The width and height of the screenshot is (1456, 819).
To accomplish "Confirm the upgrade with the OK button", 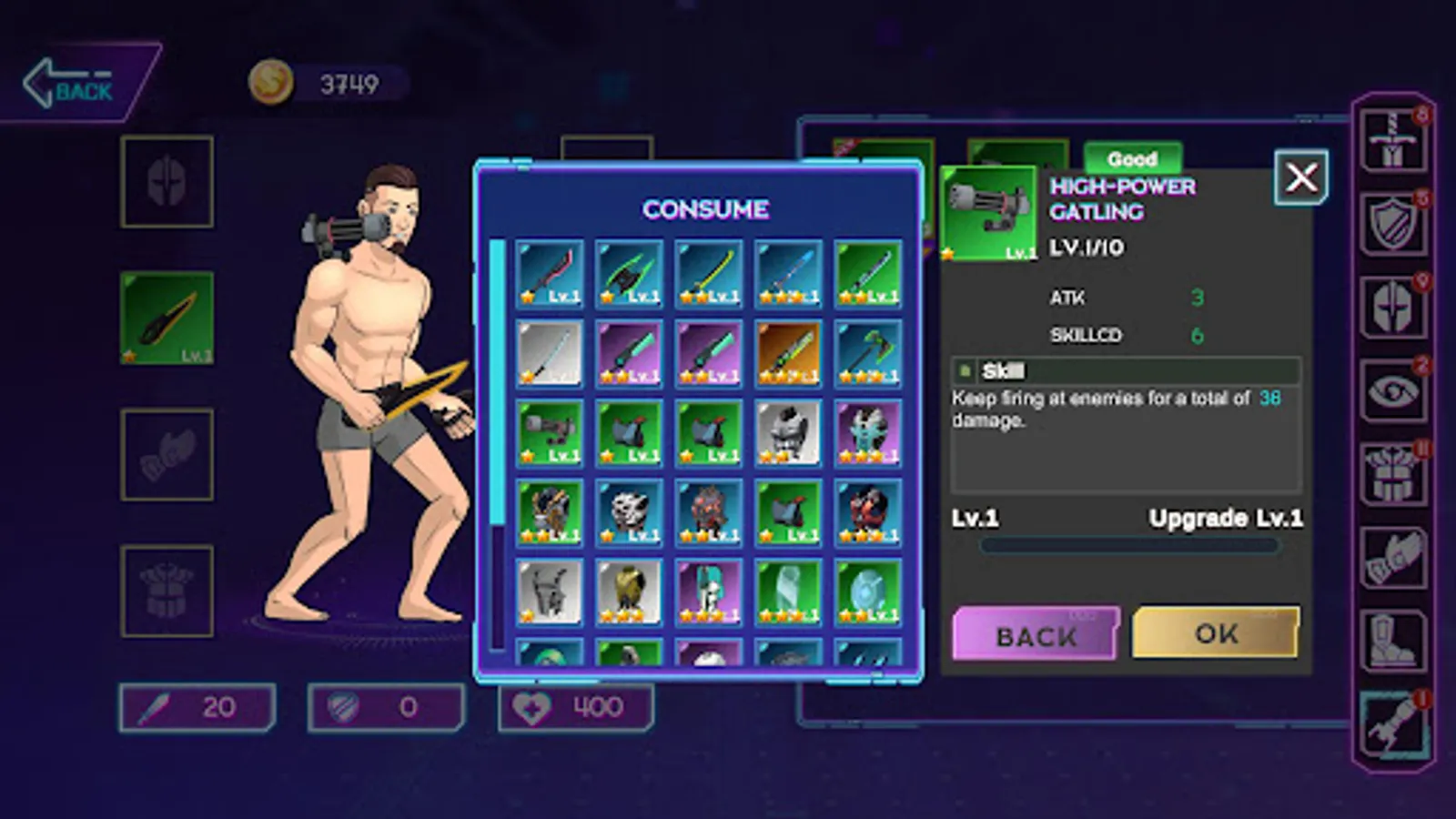I will [x=1215, y=632].
